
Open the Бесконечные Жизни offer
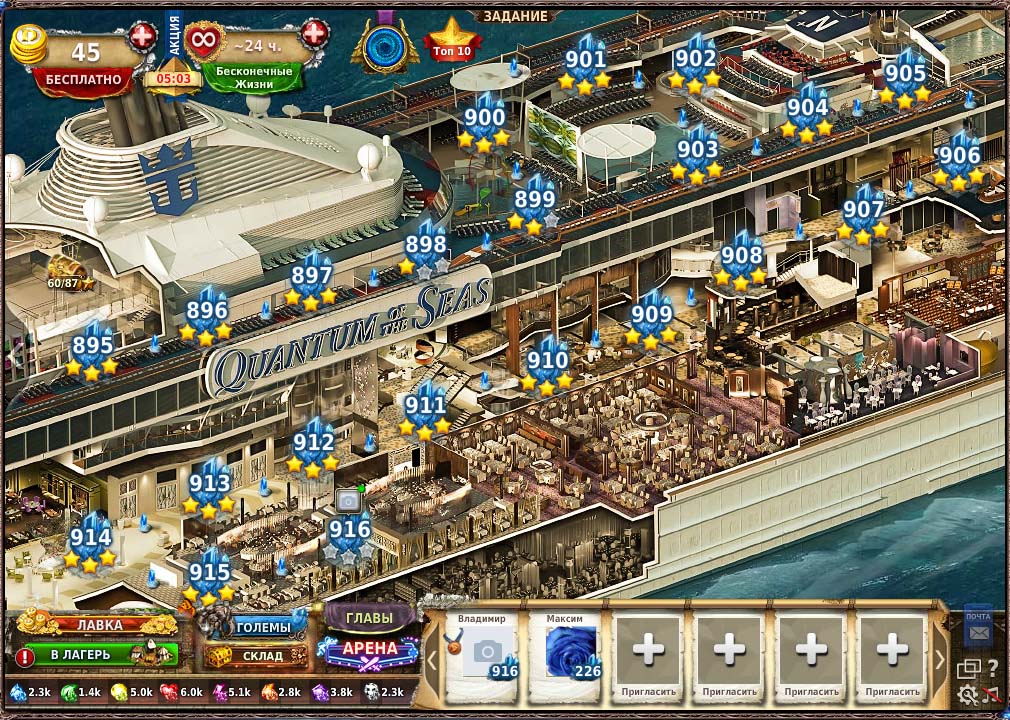253,77
